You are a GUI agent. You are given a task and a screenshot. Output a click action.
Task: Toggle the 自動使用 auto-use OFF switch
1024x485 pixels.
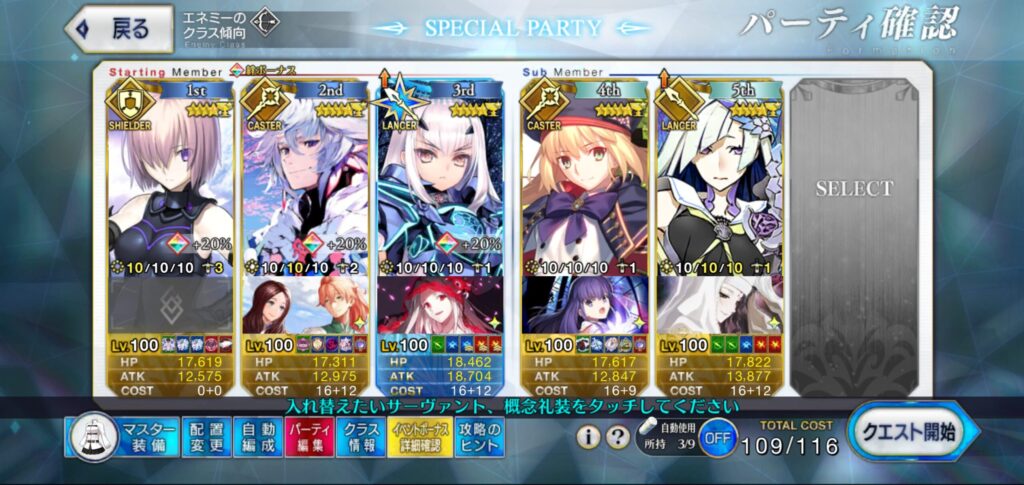tap(717, 439)
